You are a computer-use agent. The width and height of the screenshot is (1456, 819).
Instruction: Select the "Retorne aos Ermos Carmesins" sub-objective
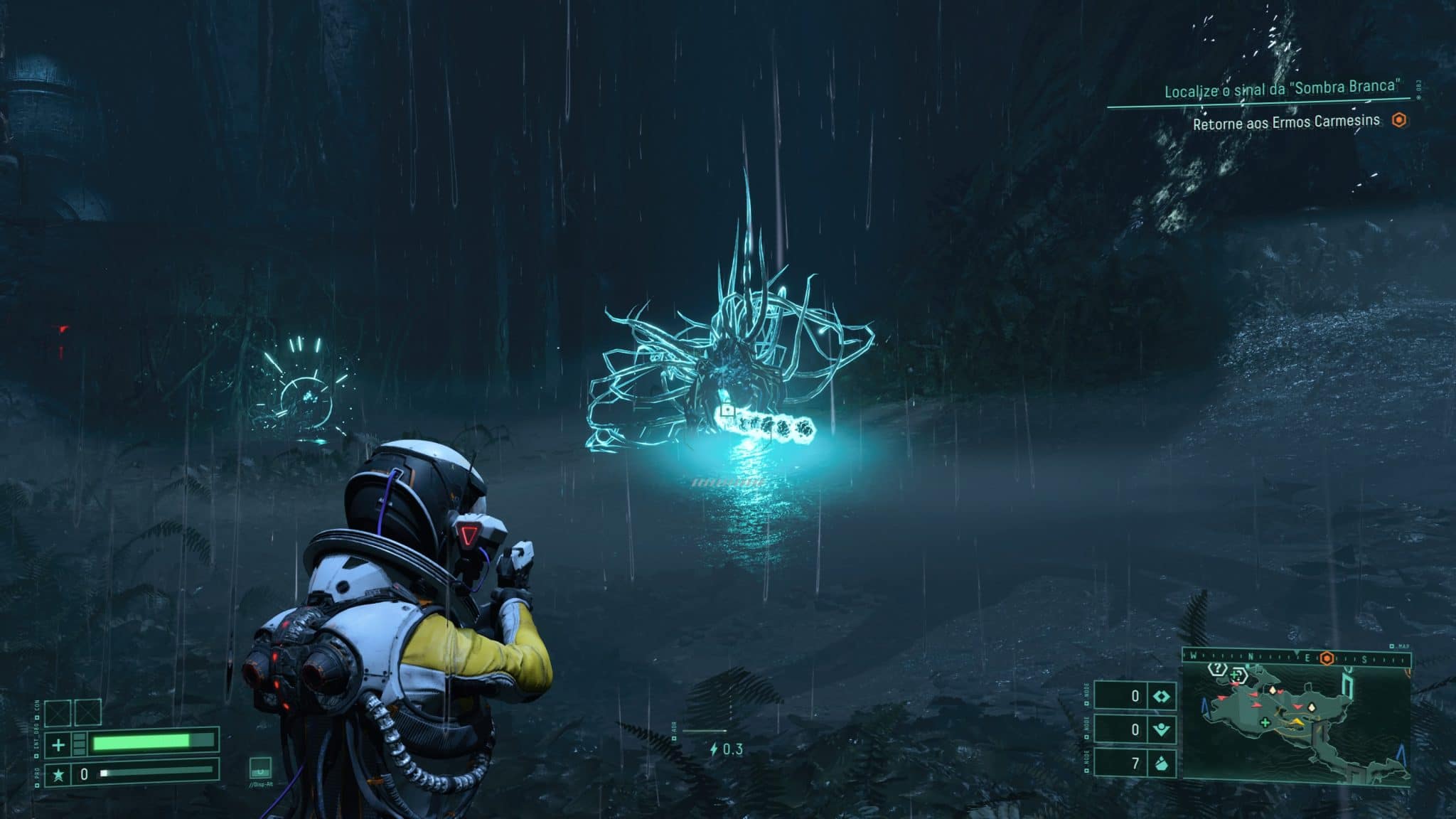[1286, 122]
